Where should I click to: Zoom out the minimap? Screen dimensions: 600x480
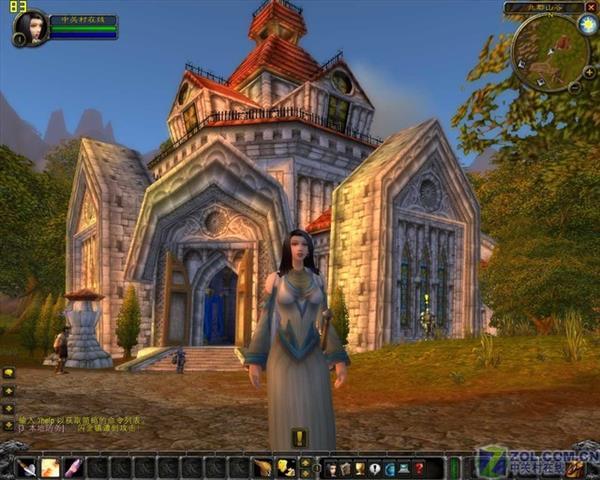click(575, 87)
